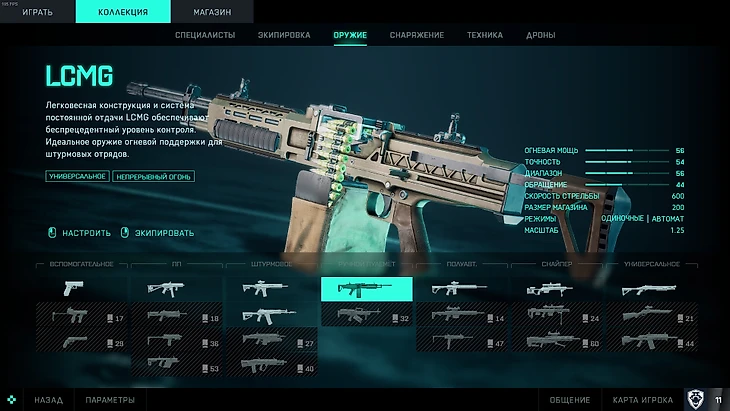
Task: Open the ДРОНЫ section
Action: tap(542, 36)
